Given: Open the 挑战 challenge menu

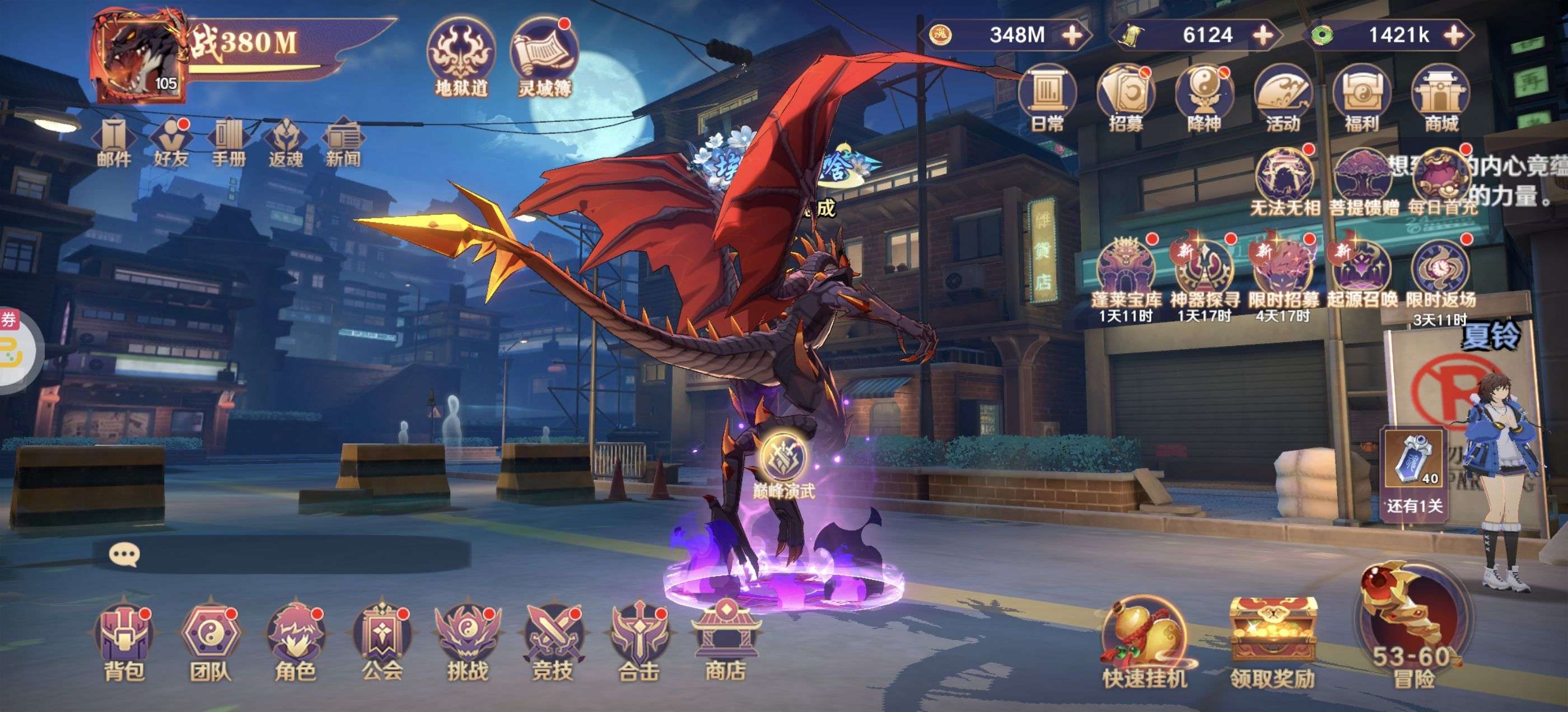Looking at the screenshot, I should [x=467, y=642].
